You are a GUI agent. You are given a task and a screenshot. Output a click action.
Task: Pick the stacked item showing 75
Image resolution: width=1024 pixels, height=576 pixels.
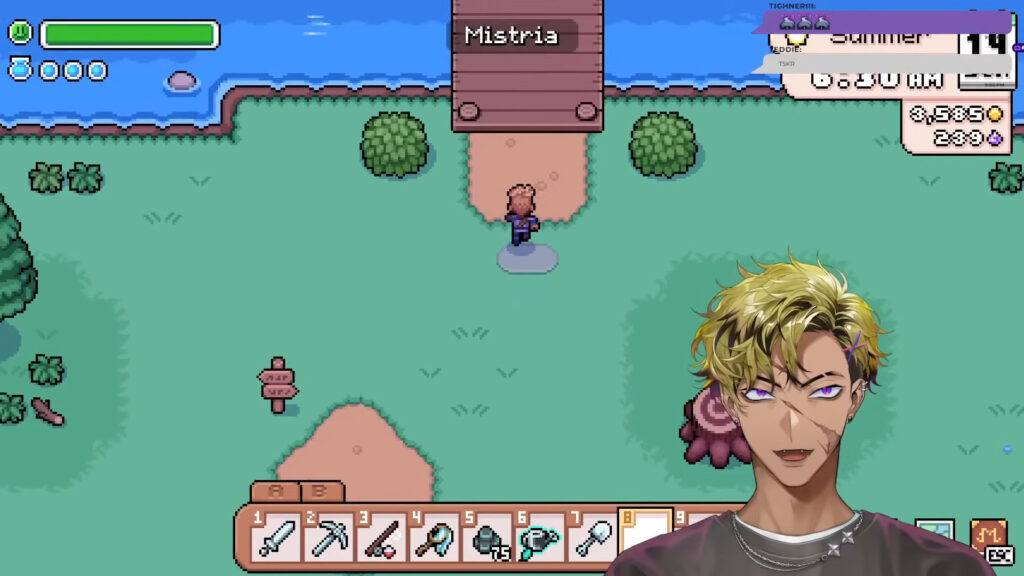point(486,539)
